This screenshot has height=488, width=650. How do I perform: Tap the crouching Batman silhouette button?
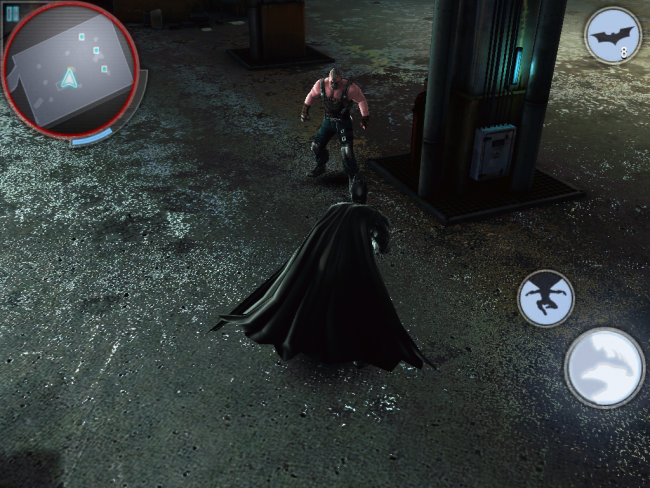click(545, 298)
